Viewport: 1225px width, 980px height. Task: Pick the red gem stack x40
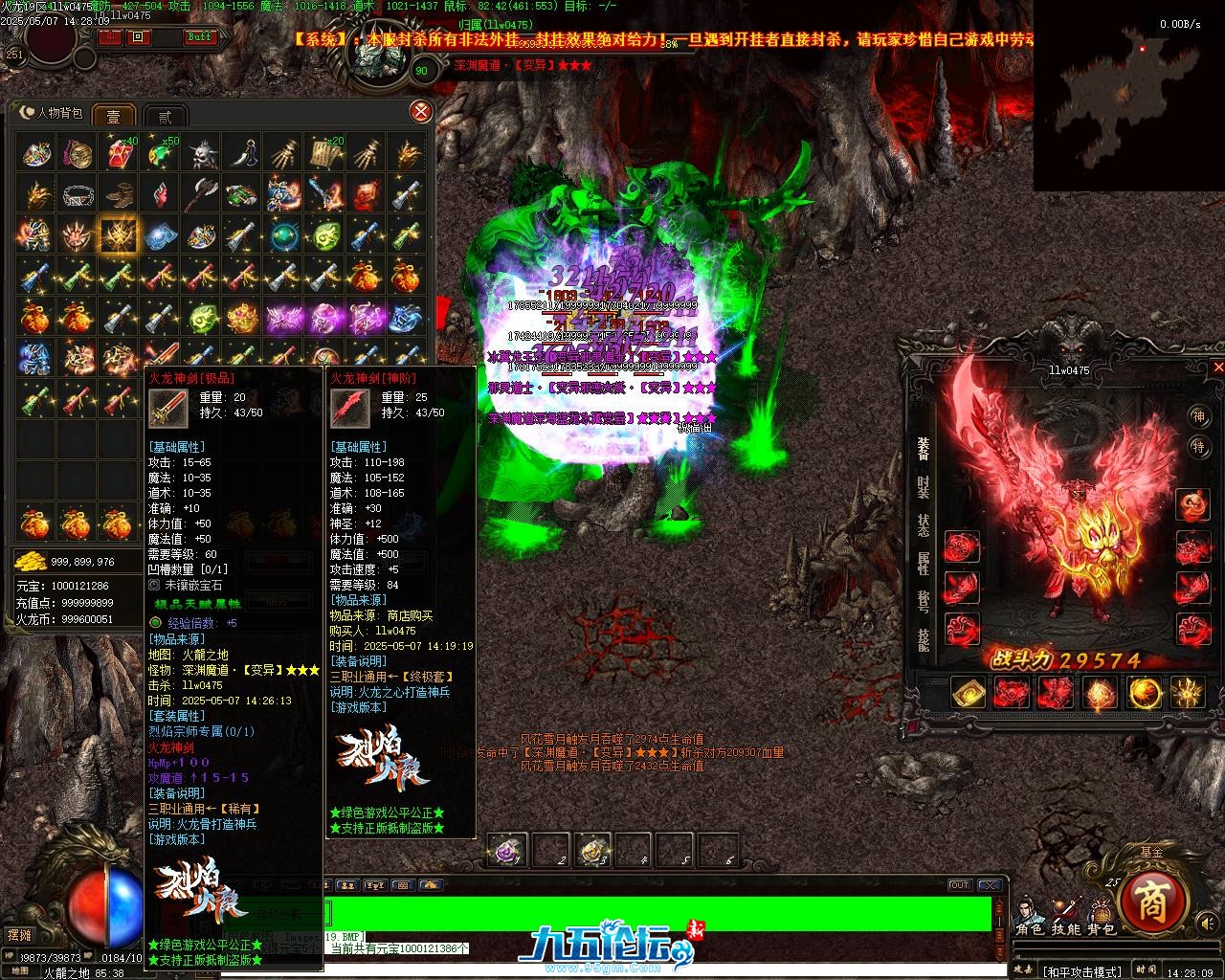(118, 153)
